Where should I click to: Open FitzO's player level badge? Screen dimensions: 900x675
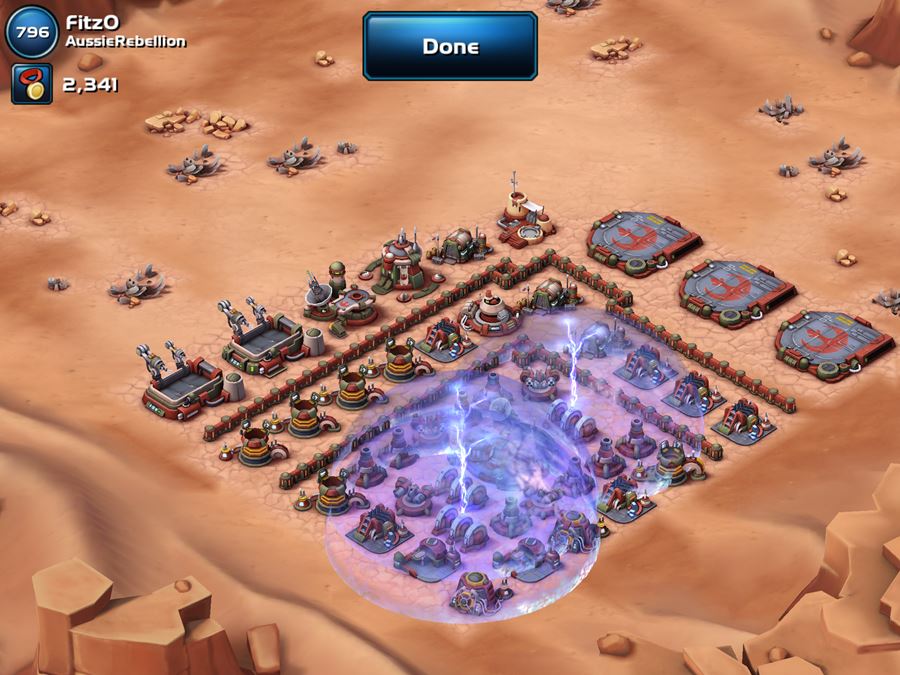(x=31, y=30)
